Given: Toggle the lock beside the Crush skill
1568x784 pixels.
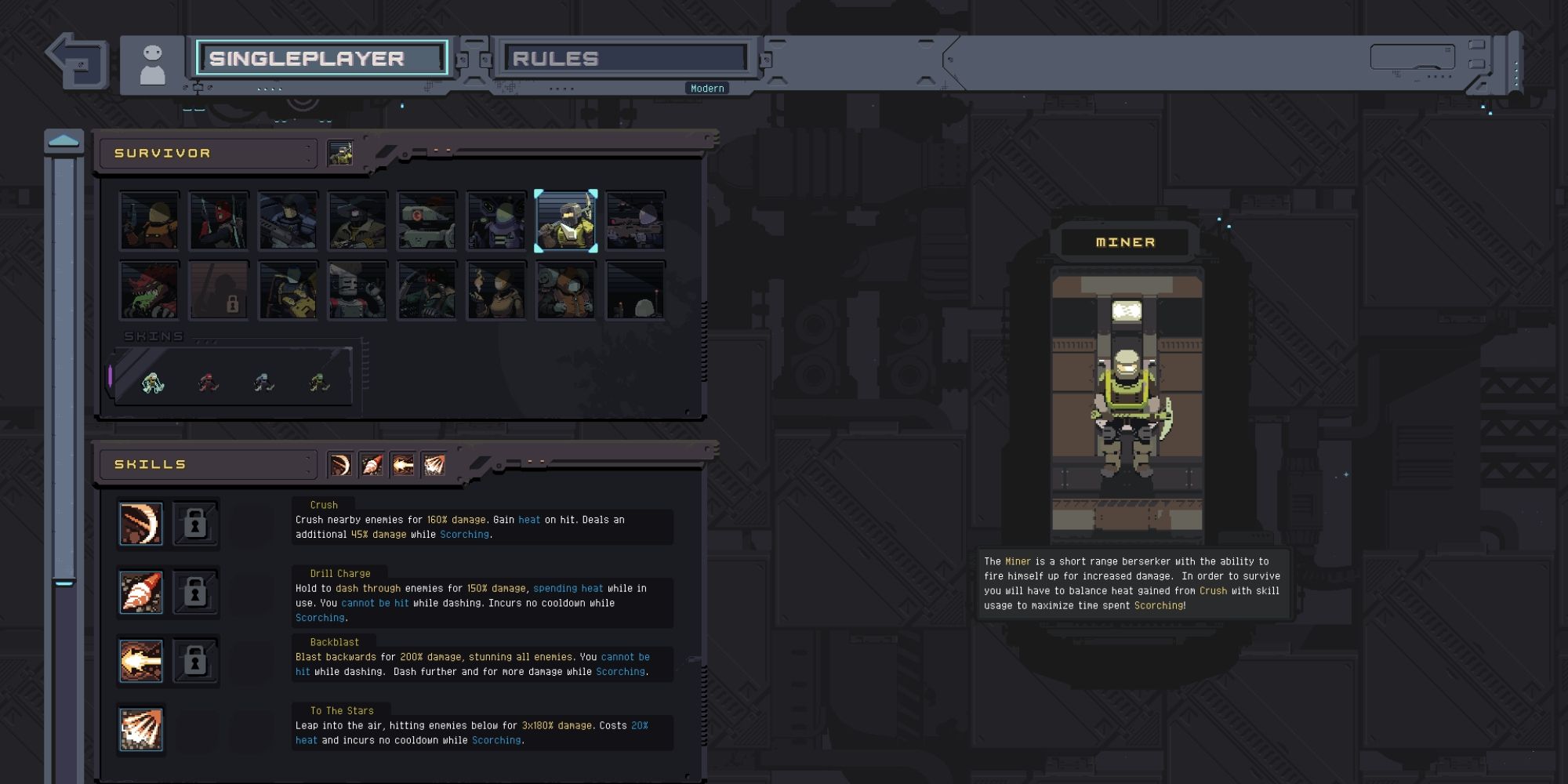Looking at the screenshot, I should (194, 524).
